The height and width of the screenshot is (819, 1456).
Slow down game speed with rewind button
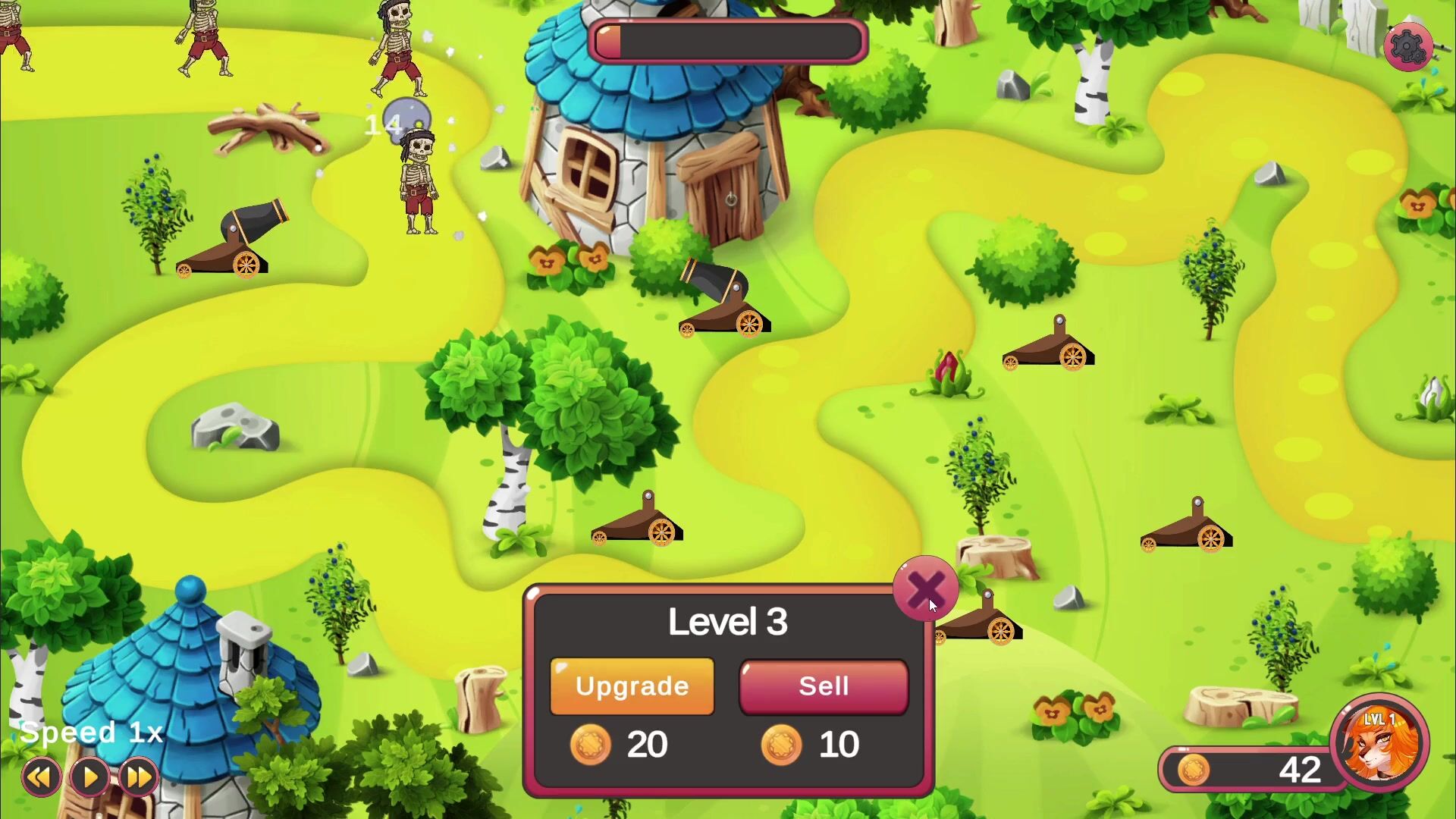[x=41, y=777]
